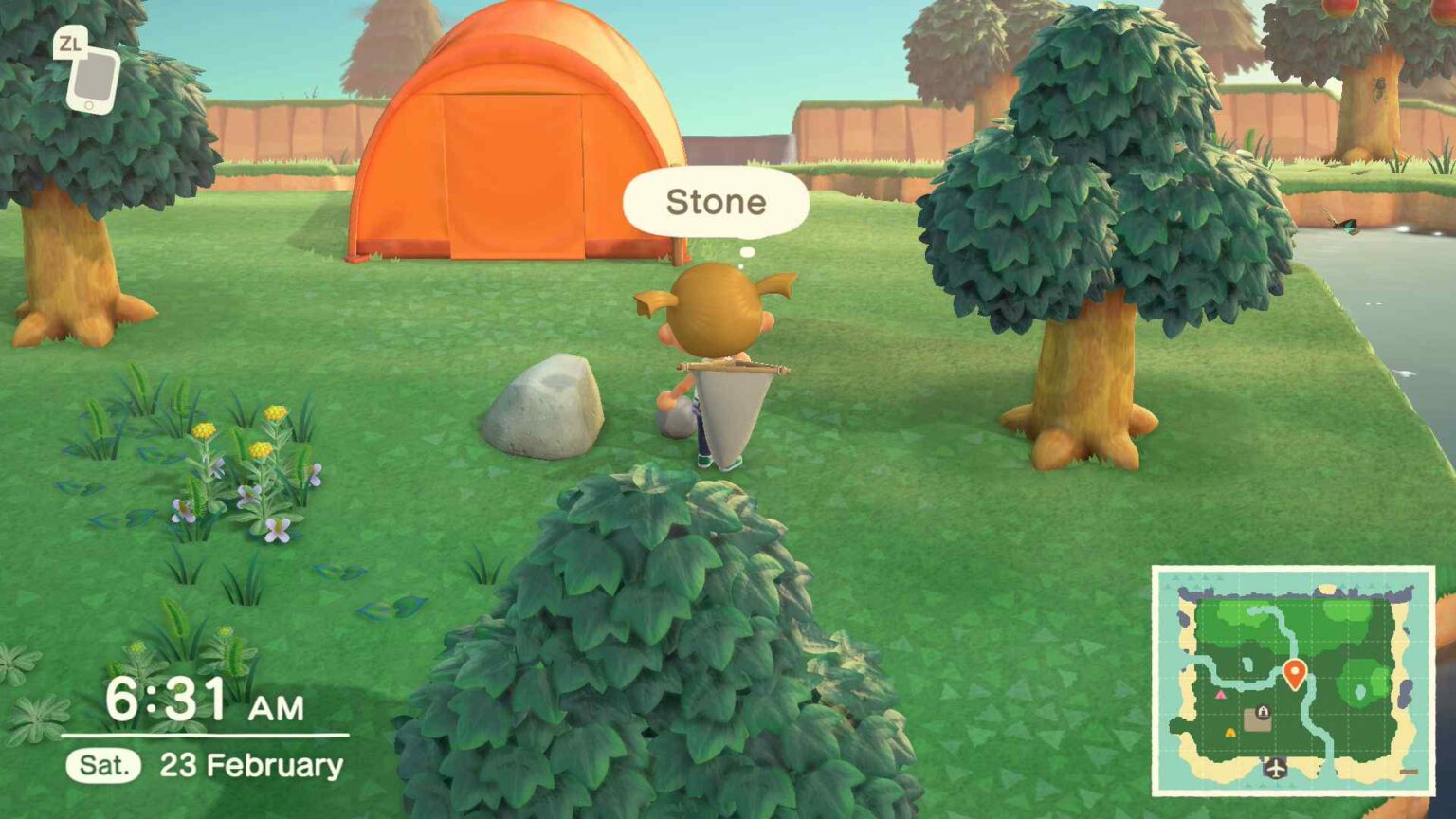Image resolution: width=1456 pixels, height=819 pixels.
Task: Click the Resident Services building icon on the map
Action: pos(1263,711)
